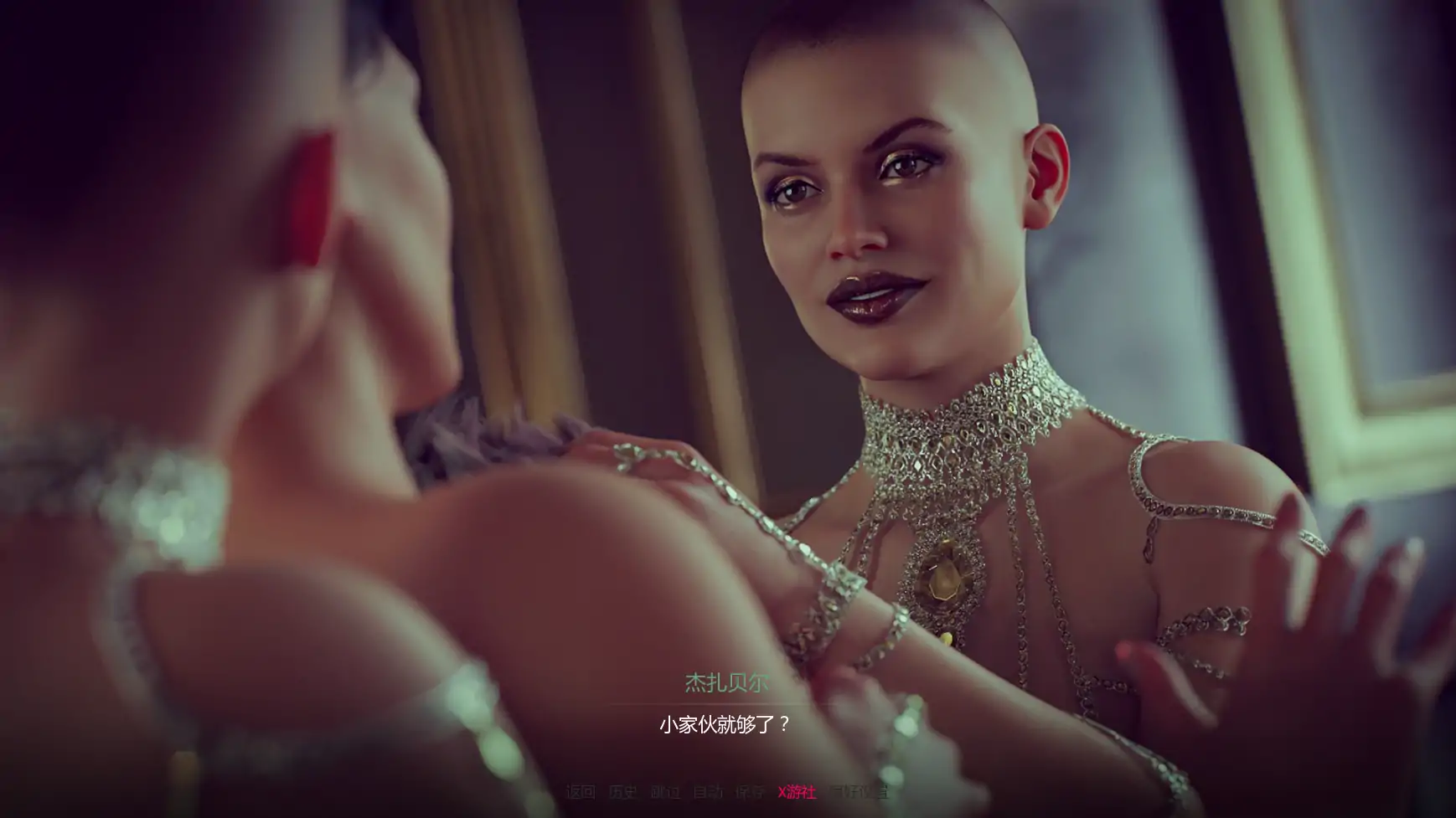The height and width of the screenshot is (818, 1456).
Task: Open the 历史 dialogue history screen
Action: point(623,792)
